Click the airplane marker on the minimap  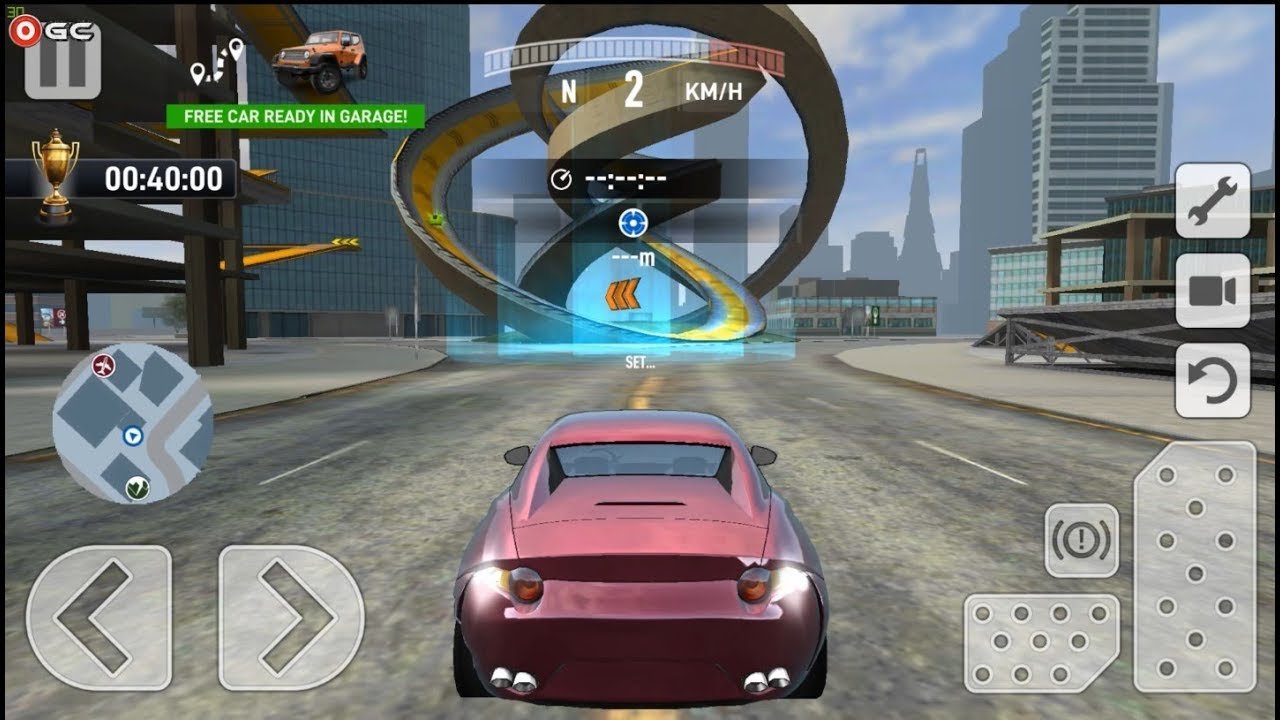(102, 366)
